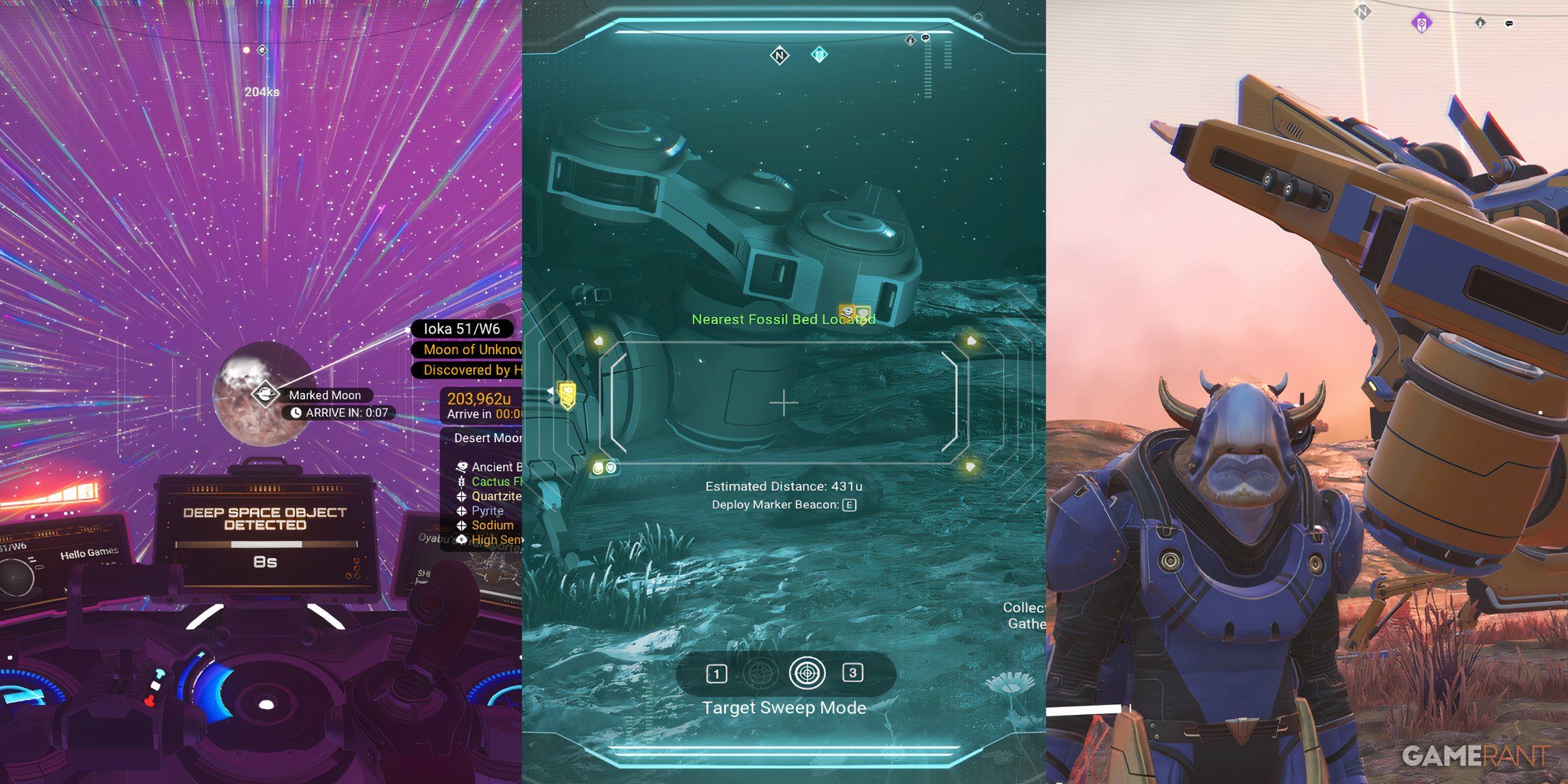1568x784 pixels.
Task: Click the Pyrite mineral icon
Action: [461, 510]
